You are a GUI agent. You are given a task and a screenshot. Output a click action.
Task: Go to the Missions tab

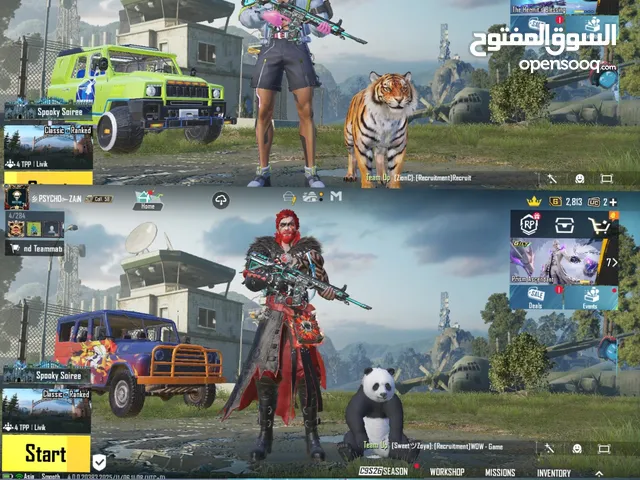pos(500,472)
